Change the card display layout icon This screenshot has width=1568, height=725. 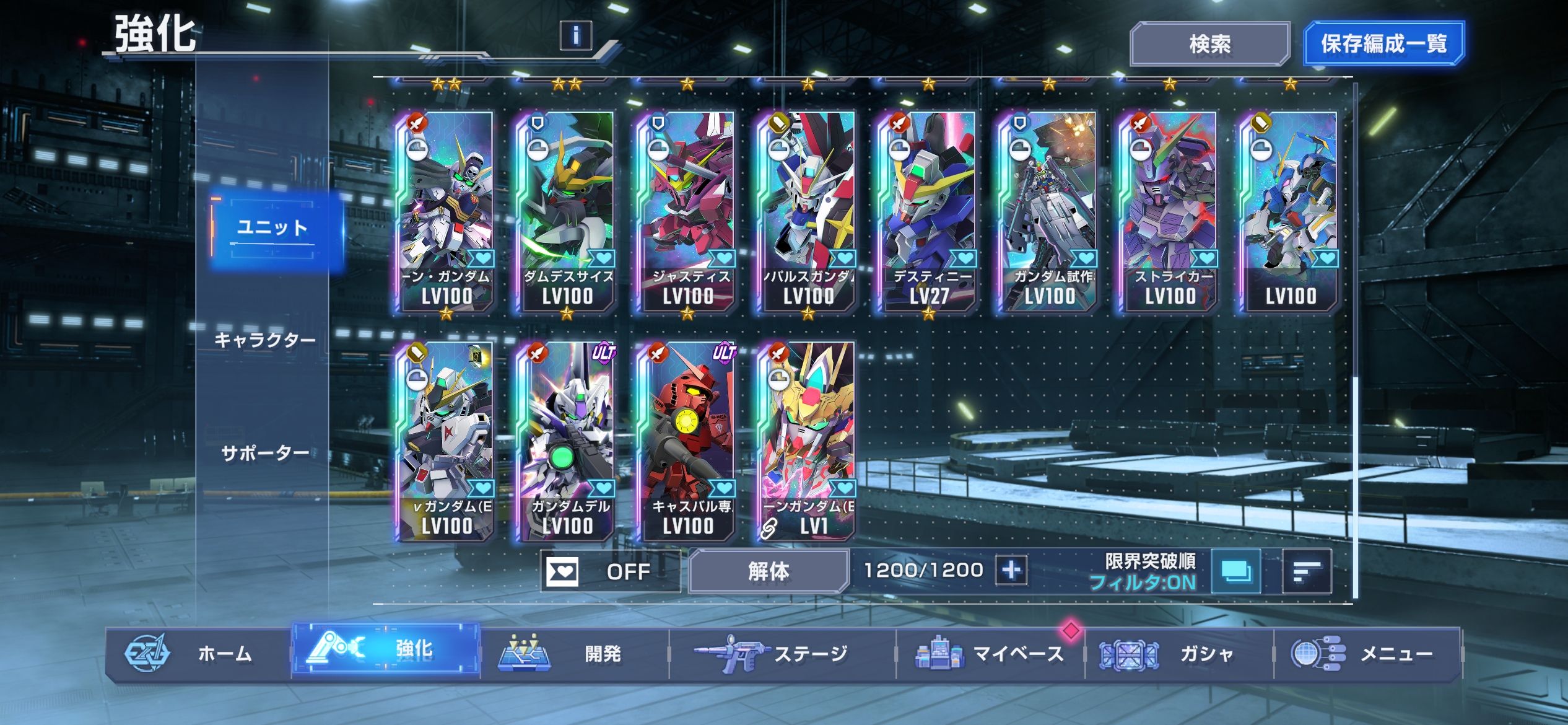(x=1235, y=571)
